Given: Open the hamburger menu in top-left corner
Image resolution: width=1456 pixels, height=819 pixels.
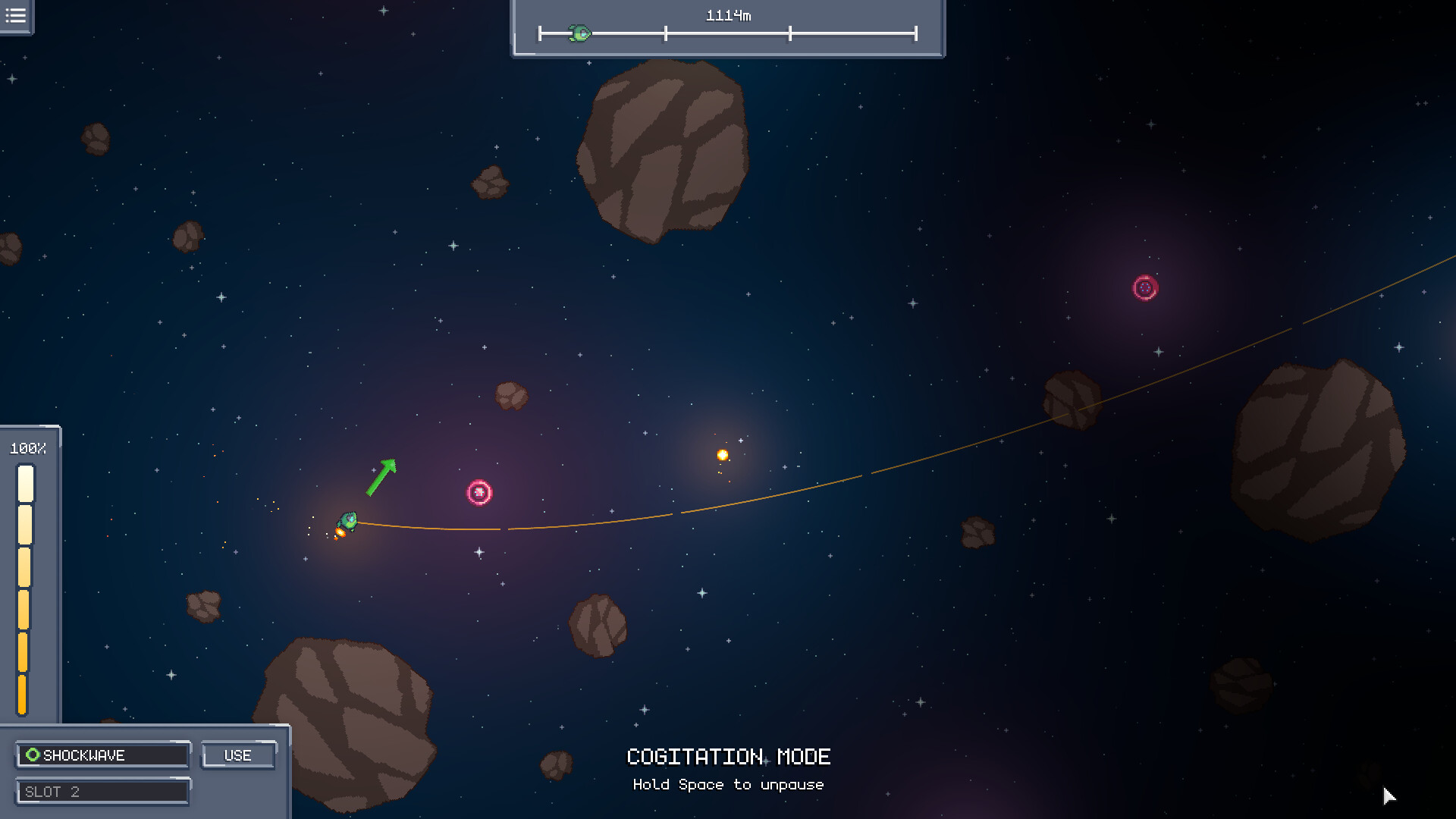Looking at the screenshot, I should [15, 17].
